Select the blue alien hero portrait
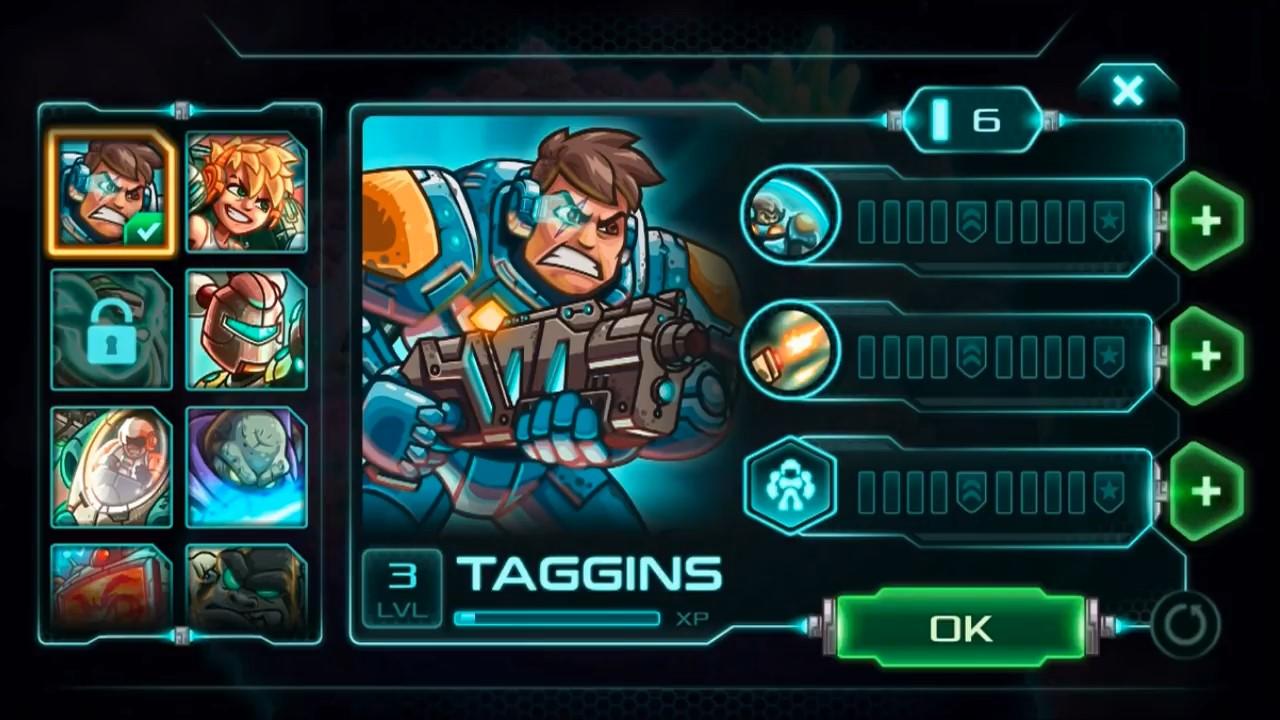 pos(247,467)
